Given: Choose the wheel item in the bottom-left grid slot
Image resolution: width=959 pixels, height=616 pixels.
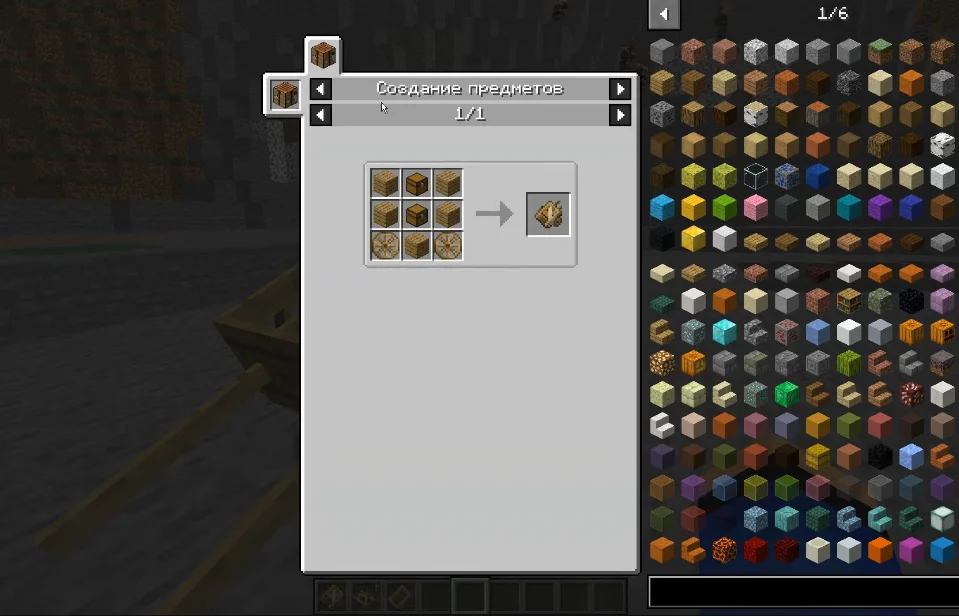Looking at the screenshot, I should tap(386, 245).
